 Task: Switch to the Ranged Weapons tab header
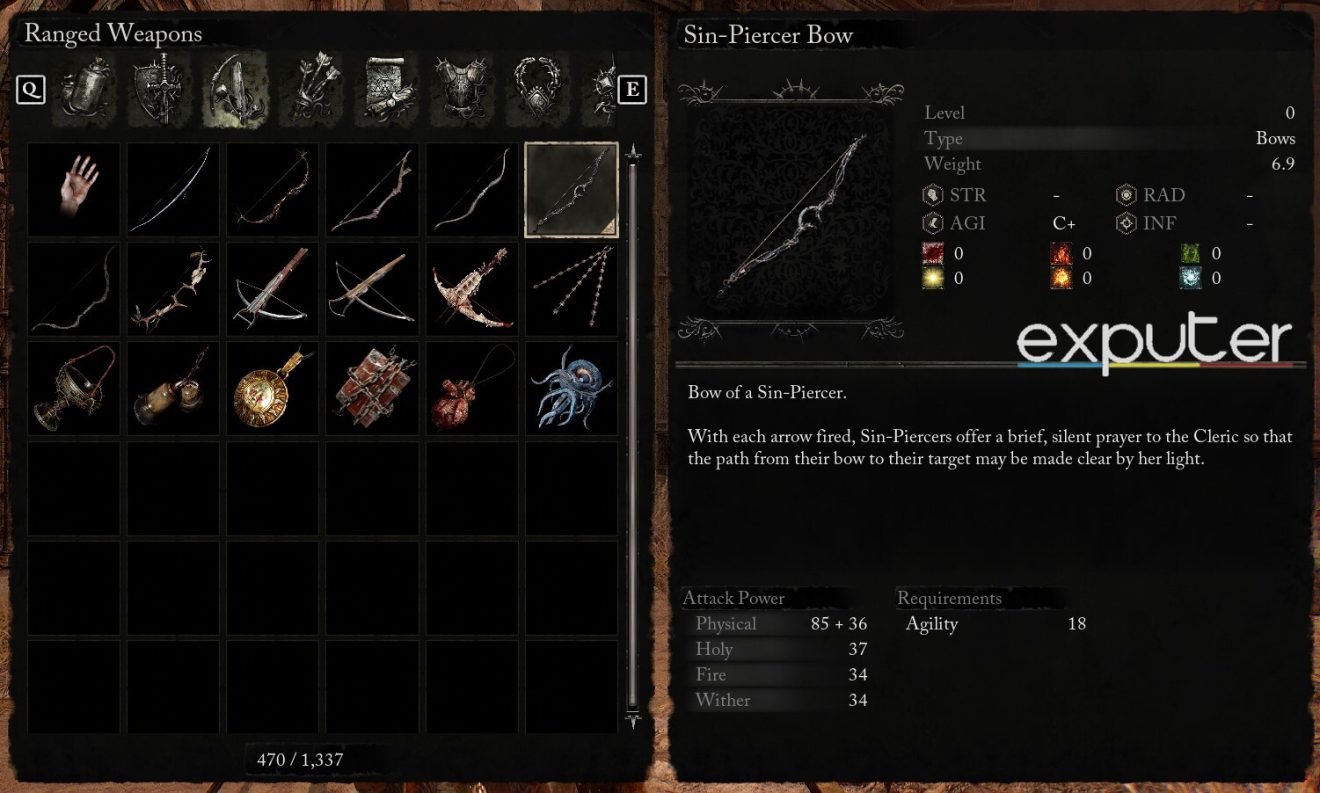113,33
